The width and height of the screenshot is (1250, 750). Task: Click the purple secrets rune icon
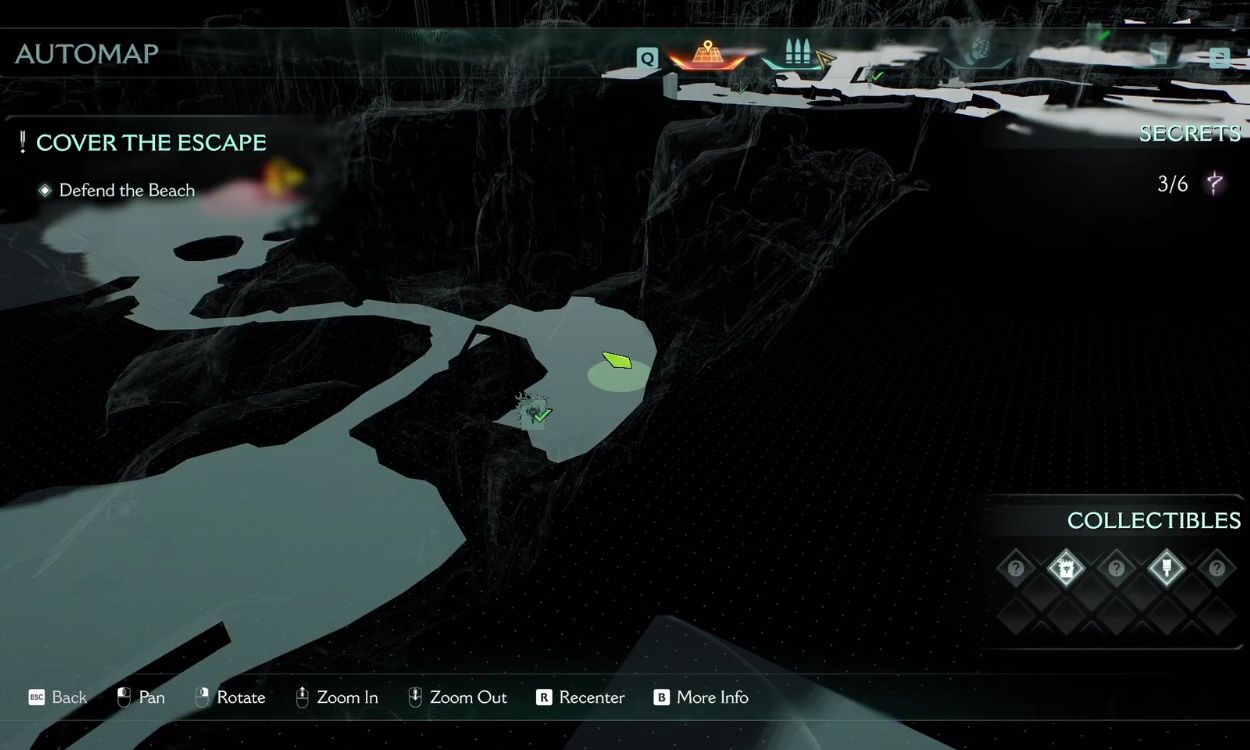point(1215,183)
